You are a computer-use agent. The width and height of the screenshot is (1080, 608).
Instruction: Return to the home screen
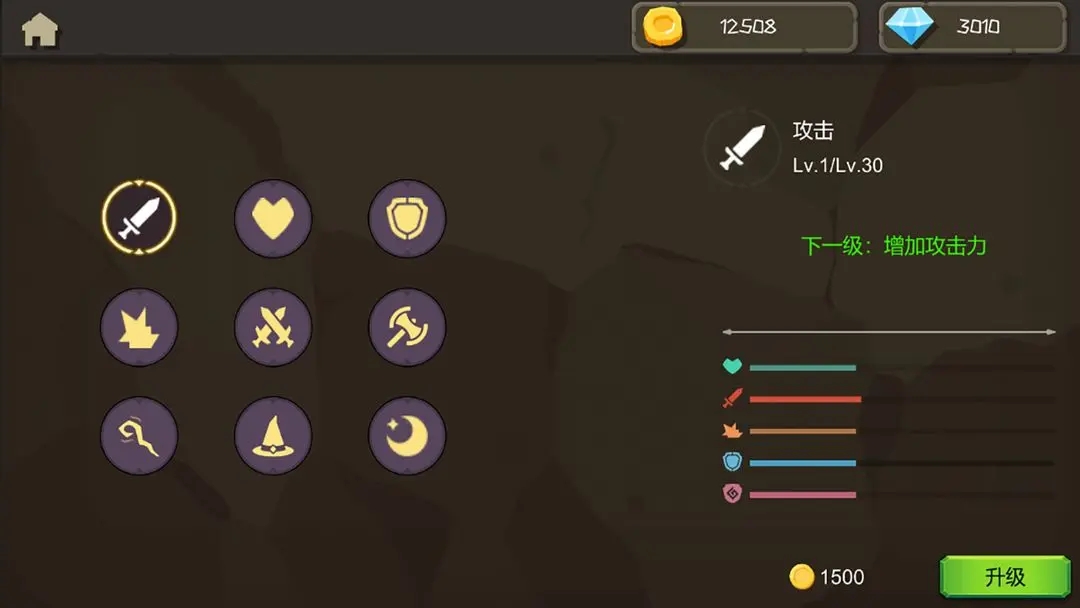(40, 30)
